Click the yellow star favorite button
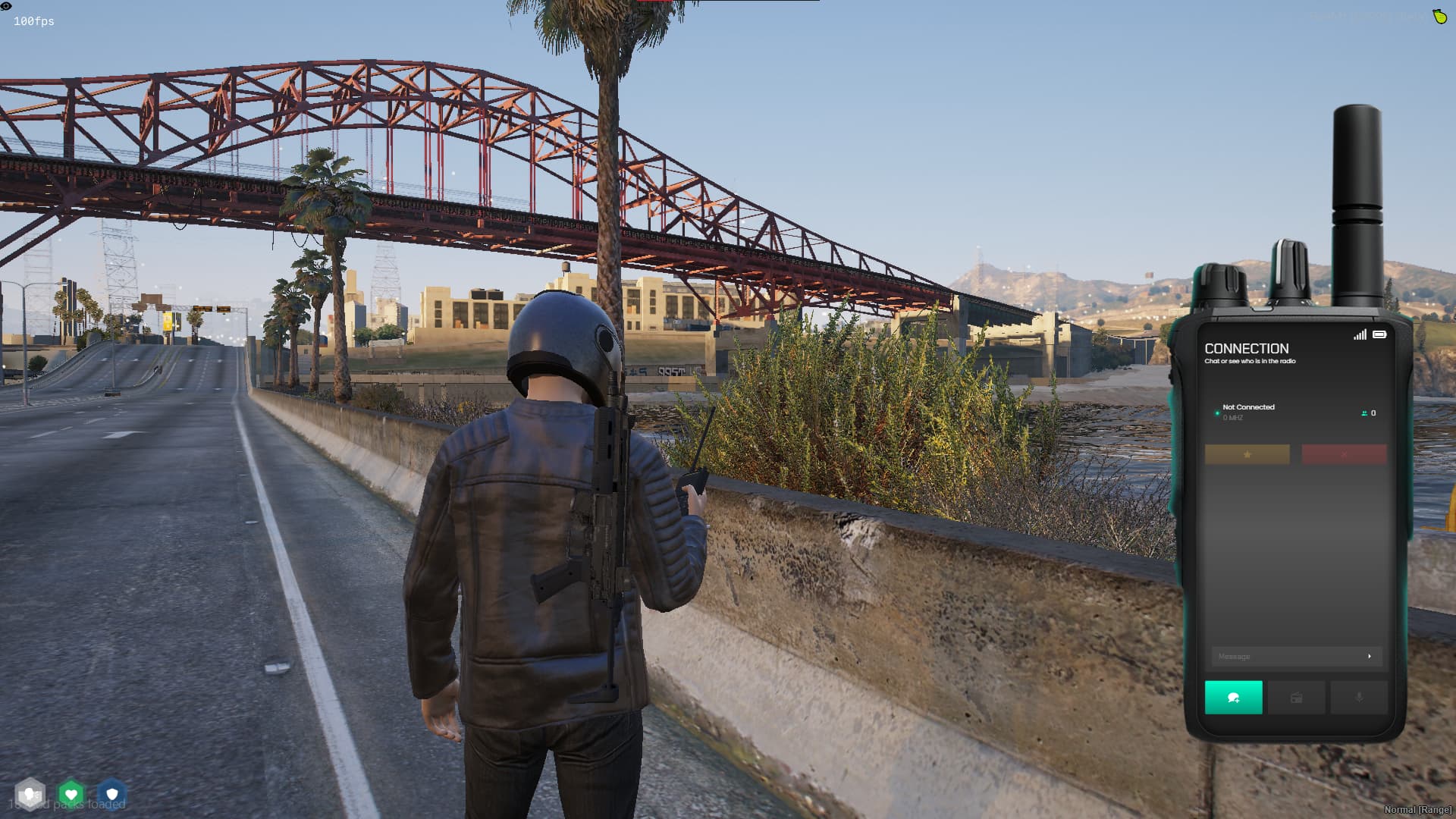Image resolution: width=1456 pixels, height=819 pixels. tap(1247, 454)
